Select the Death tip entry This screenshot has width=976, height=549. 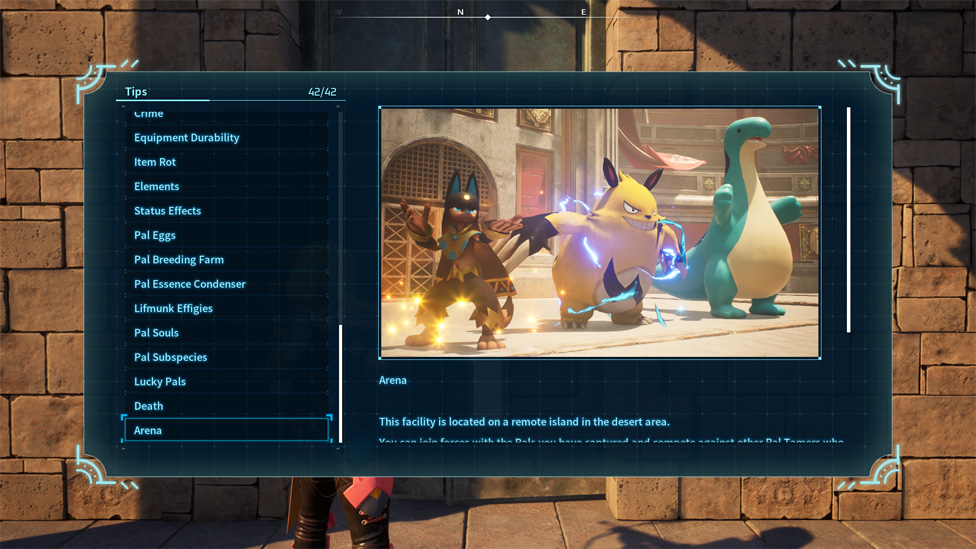tap(149, 406)
